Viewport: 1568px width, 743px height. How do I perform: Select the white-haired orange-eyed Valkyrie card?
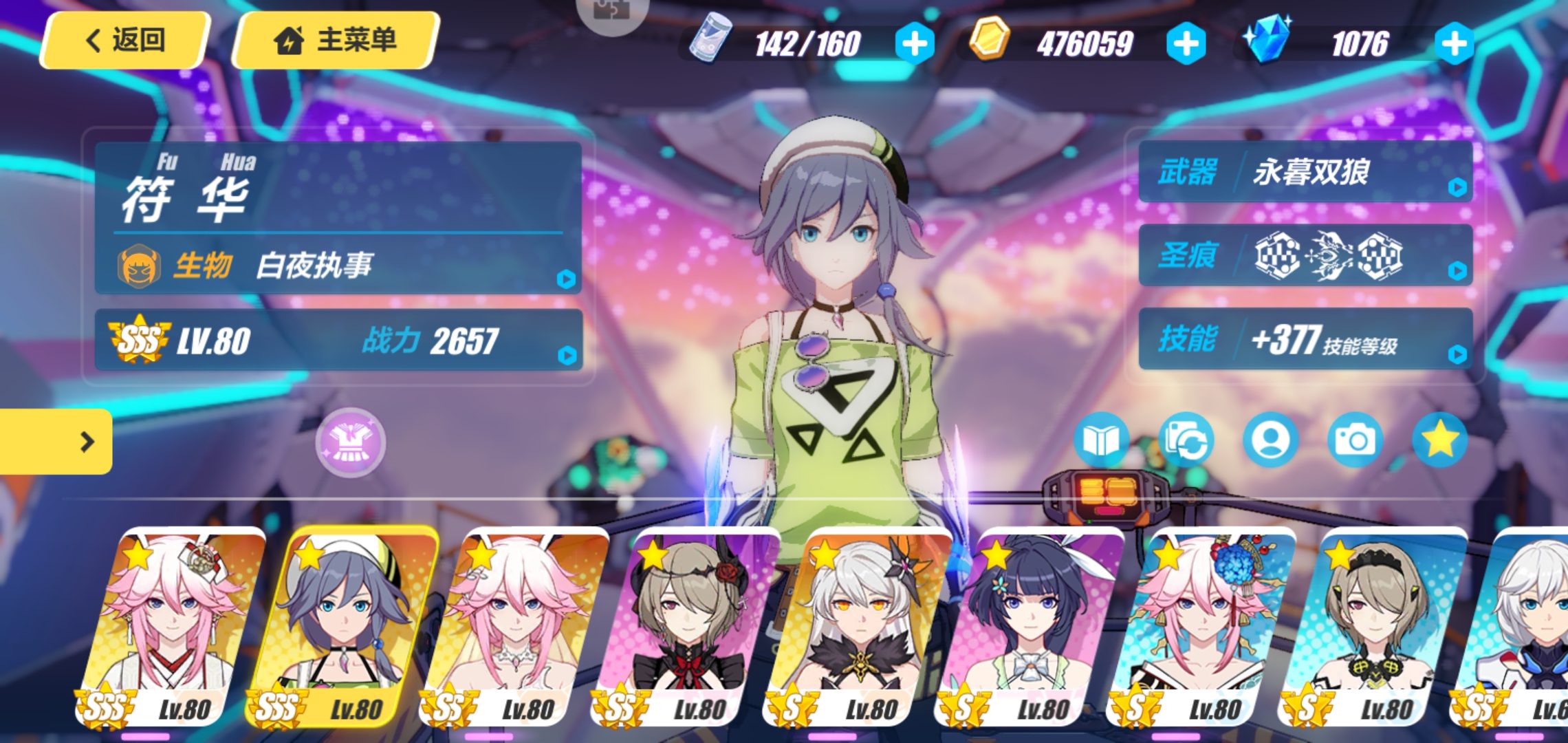(860, 626)
